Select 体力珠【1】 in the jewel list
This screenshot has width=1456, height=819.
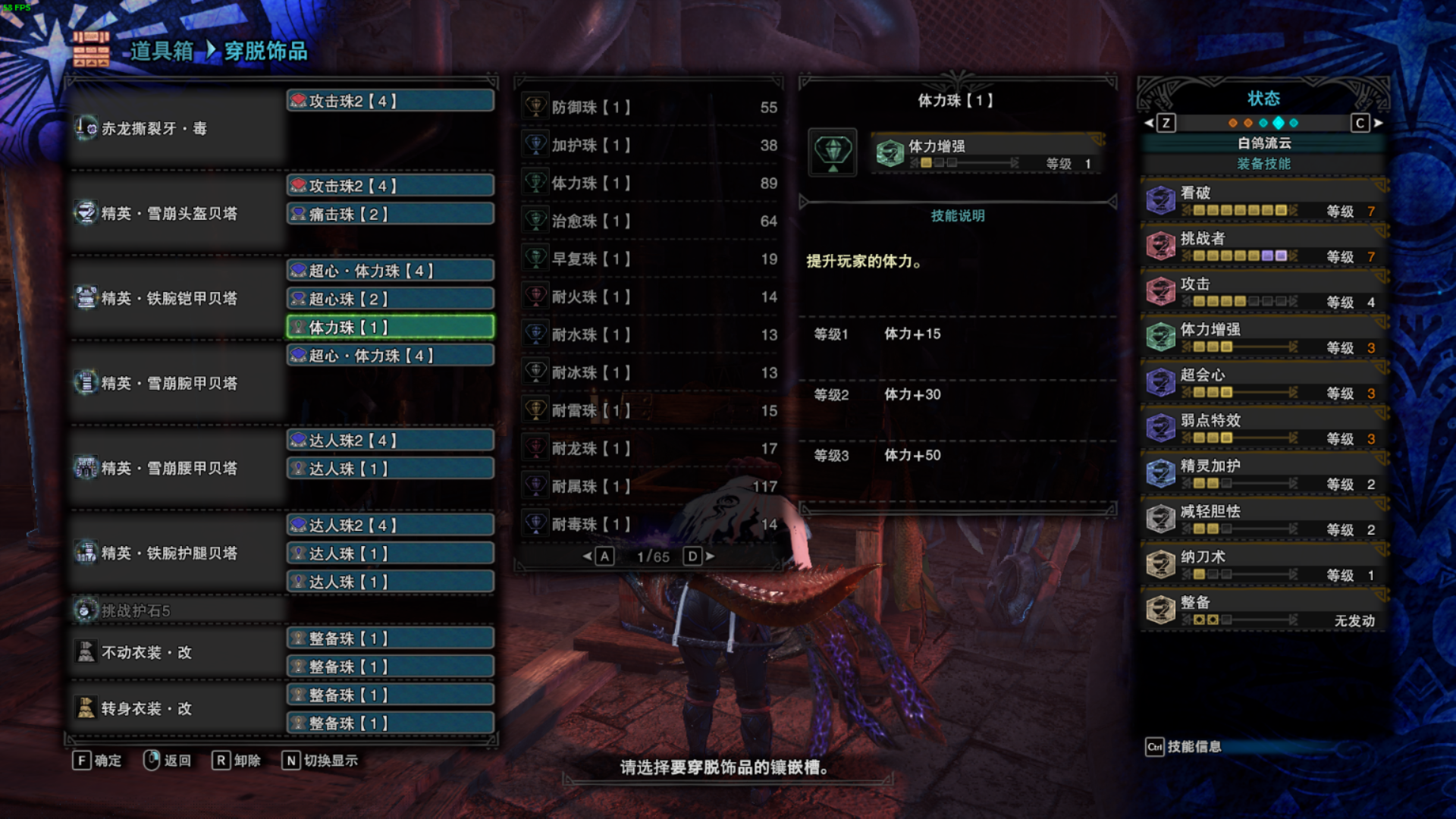(x=649, y=184)
